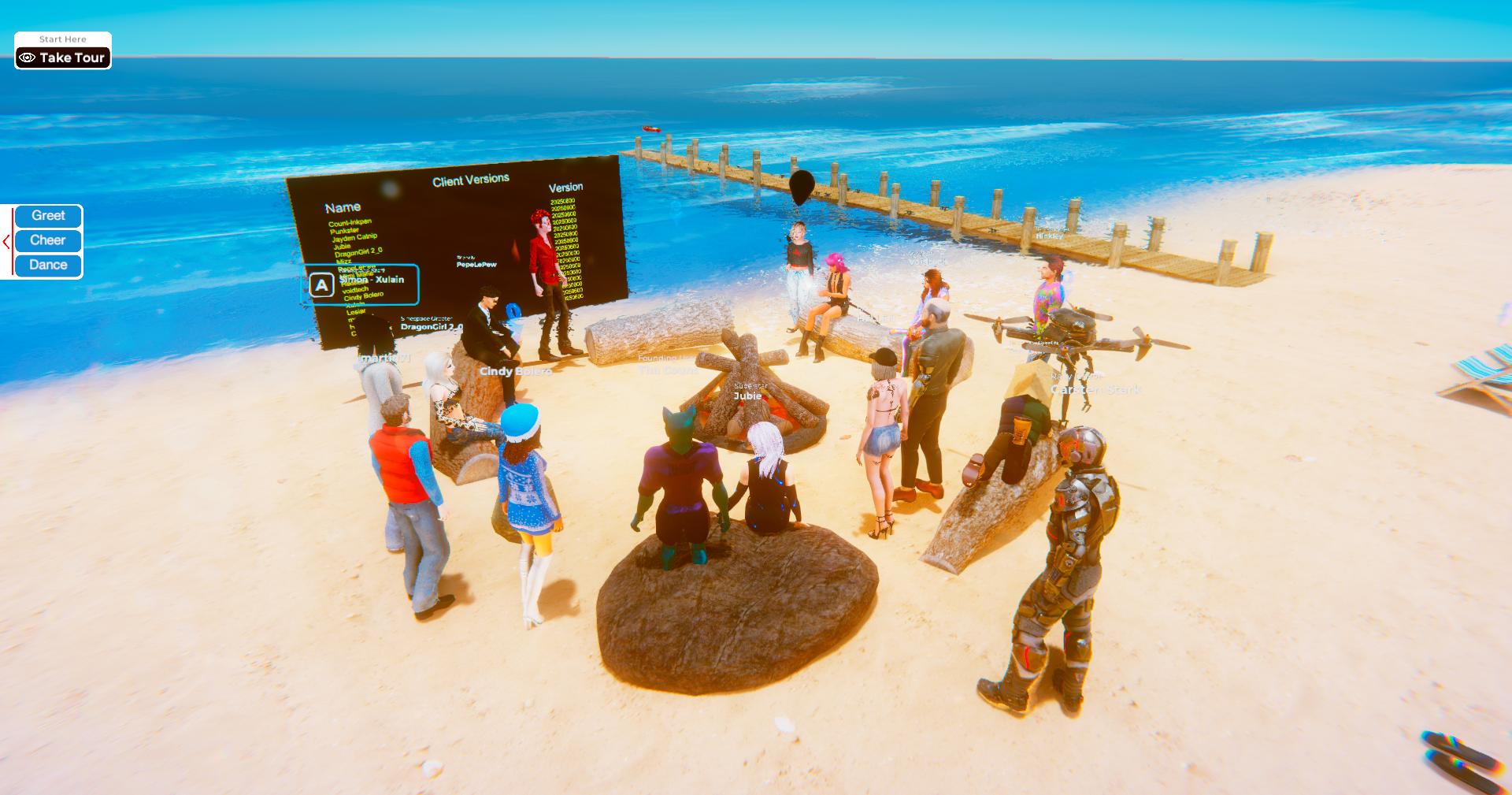1512x795 pixels.
Task: Start the Take Tour guide
Action: click(x=63, y=58)
